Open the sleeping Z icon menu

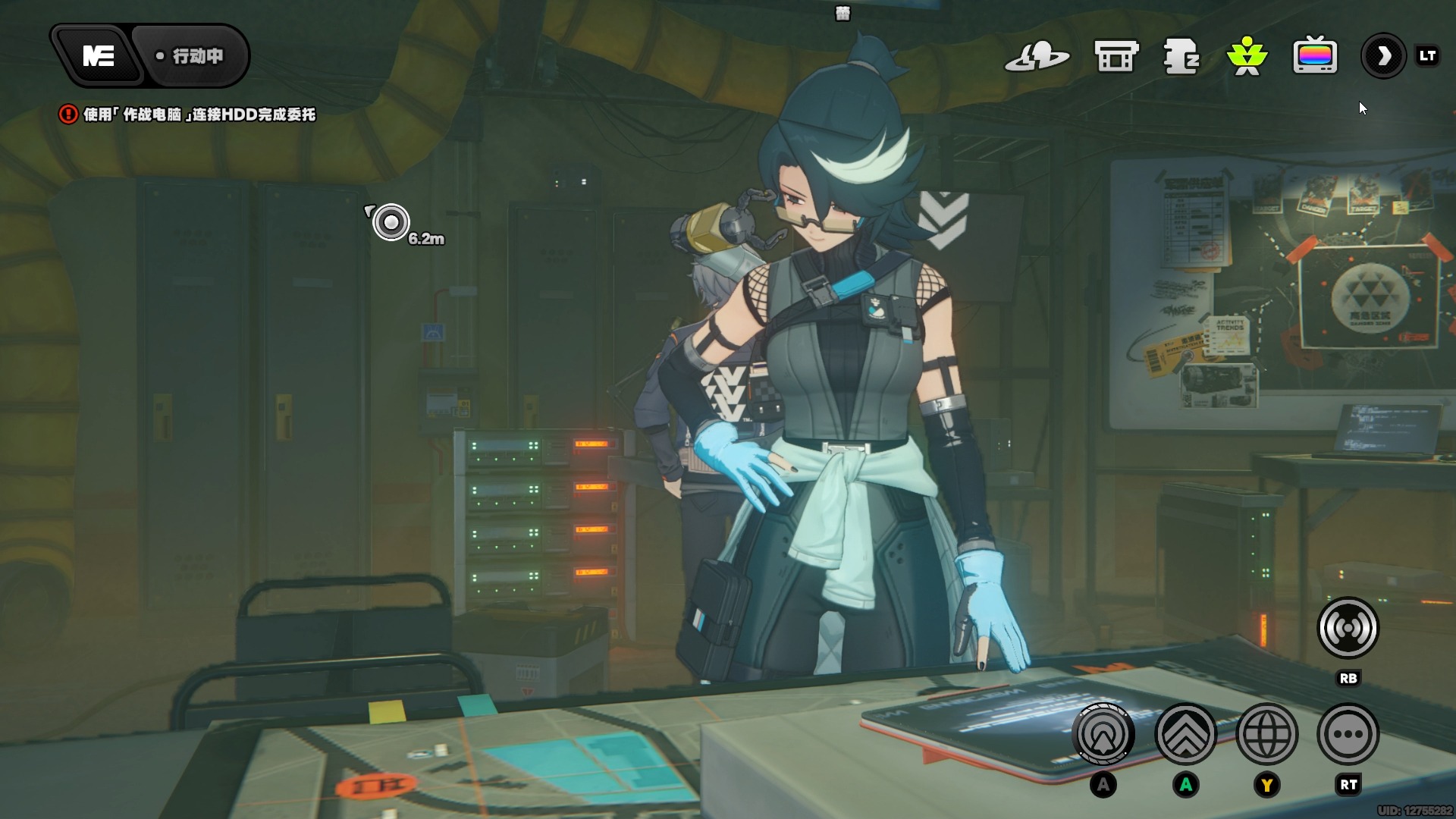[1181, 56]
